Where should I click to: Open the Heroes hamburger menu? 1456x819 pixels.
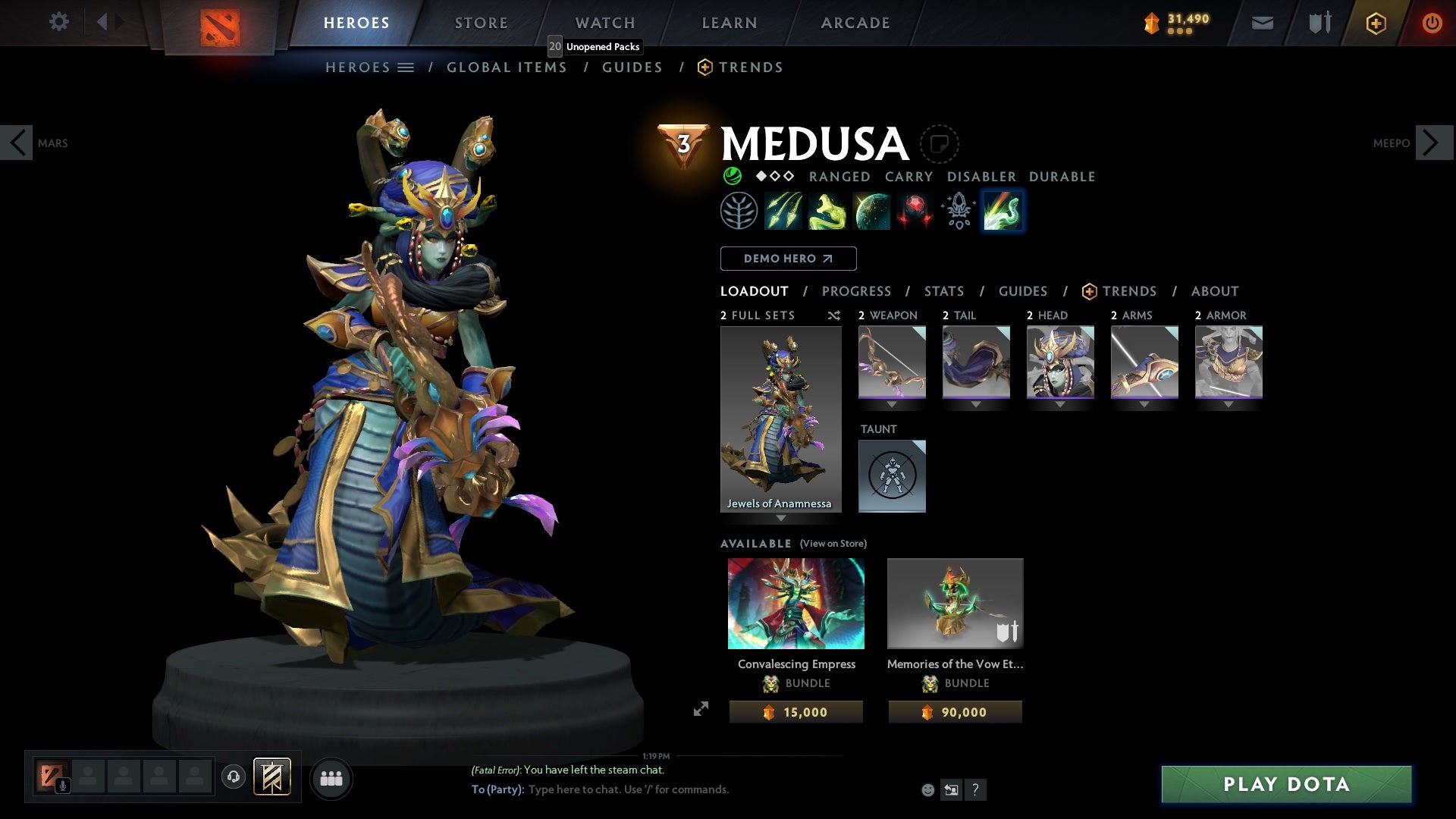(407, 67)
